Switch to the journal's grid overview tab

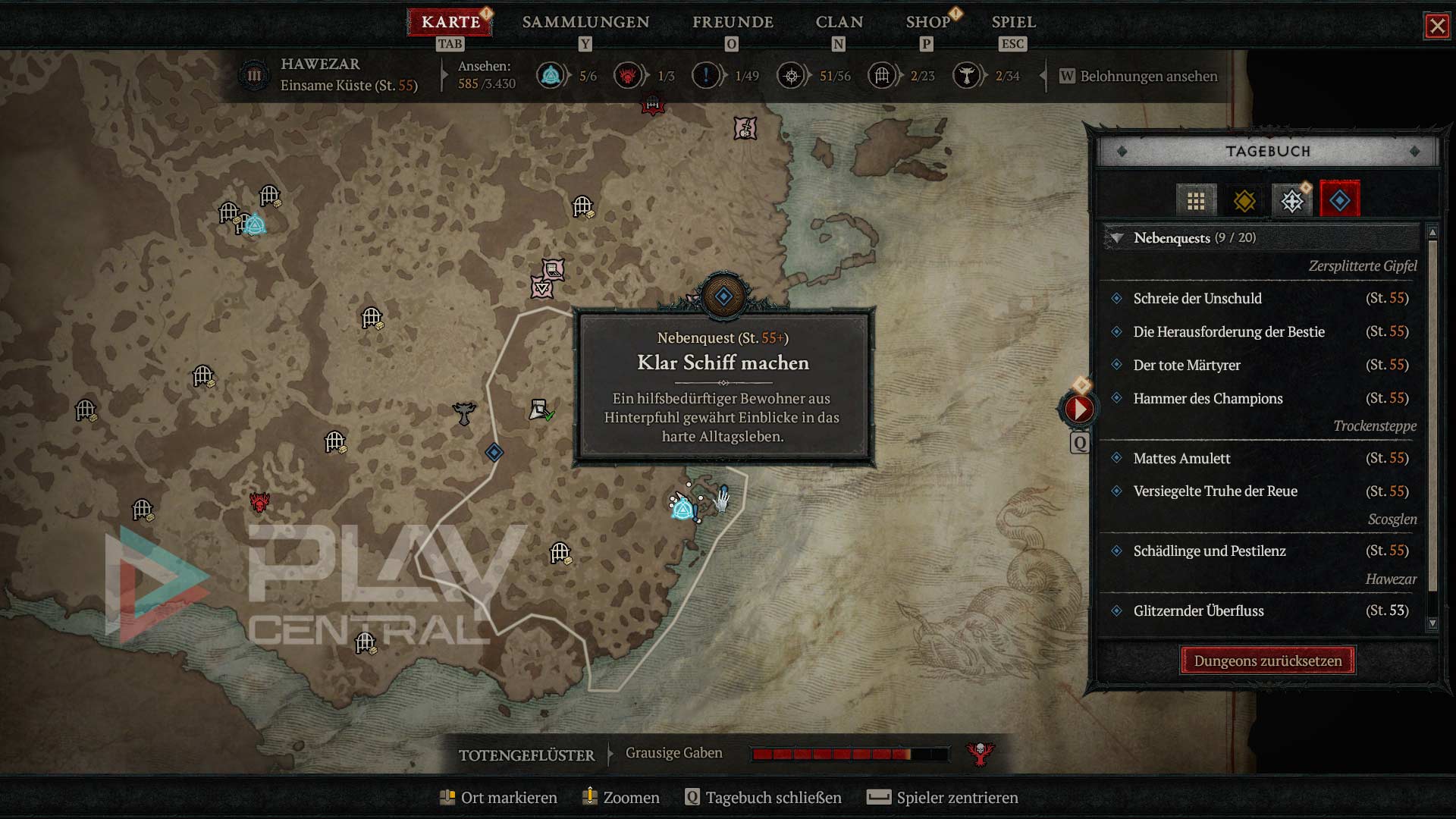pyautogui.click(x=1196, y=201)
